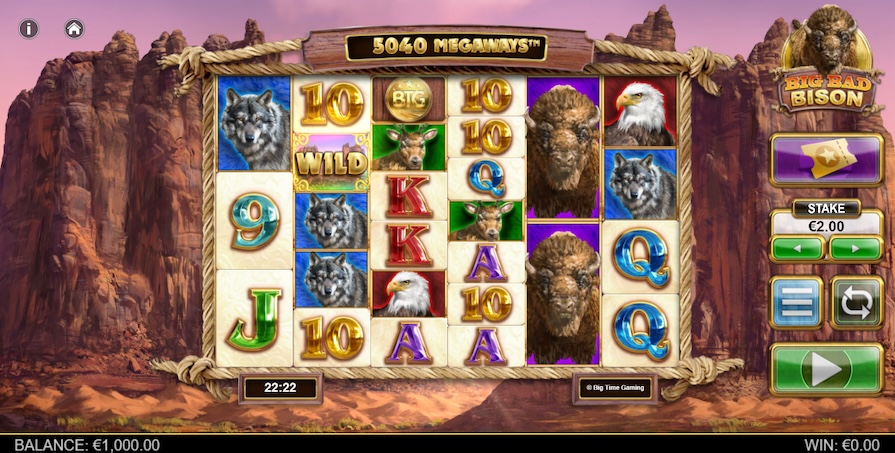This screenshot has height=453, width=895.
Task: Open the purple golden ticket feature
Action: 825,160
